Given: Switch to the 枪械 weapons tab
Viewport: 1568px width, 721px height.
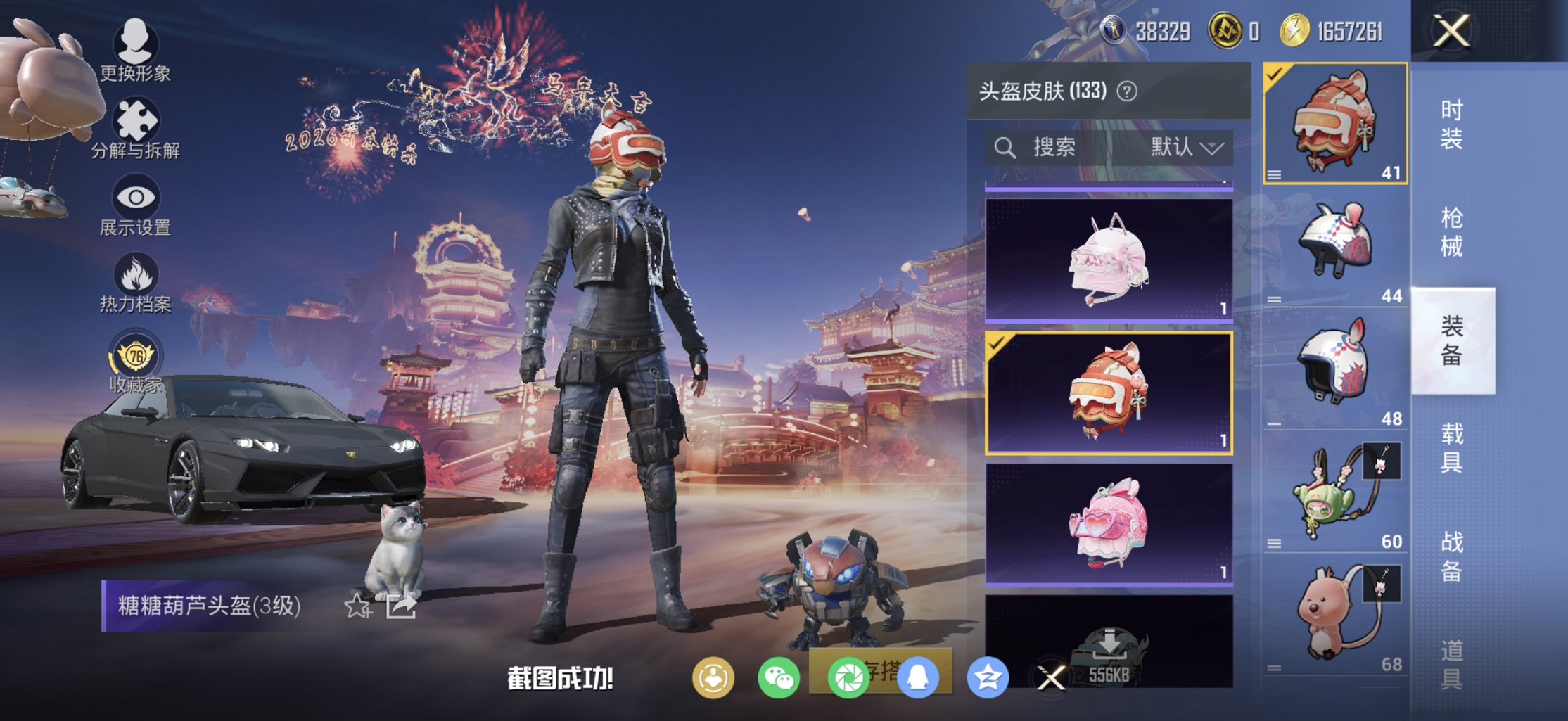Looking at the screenshot, I should click(x=1453, y=230).
